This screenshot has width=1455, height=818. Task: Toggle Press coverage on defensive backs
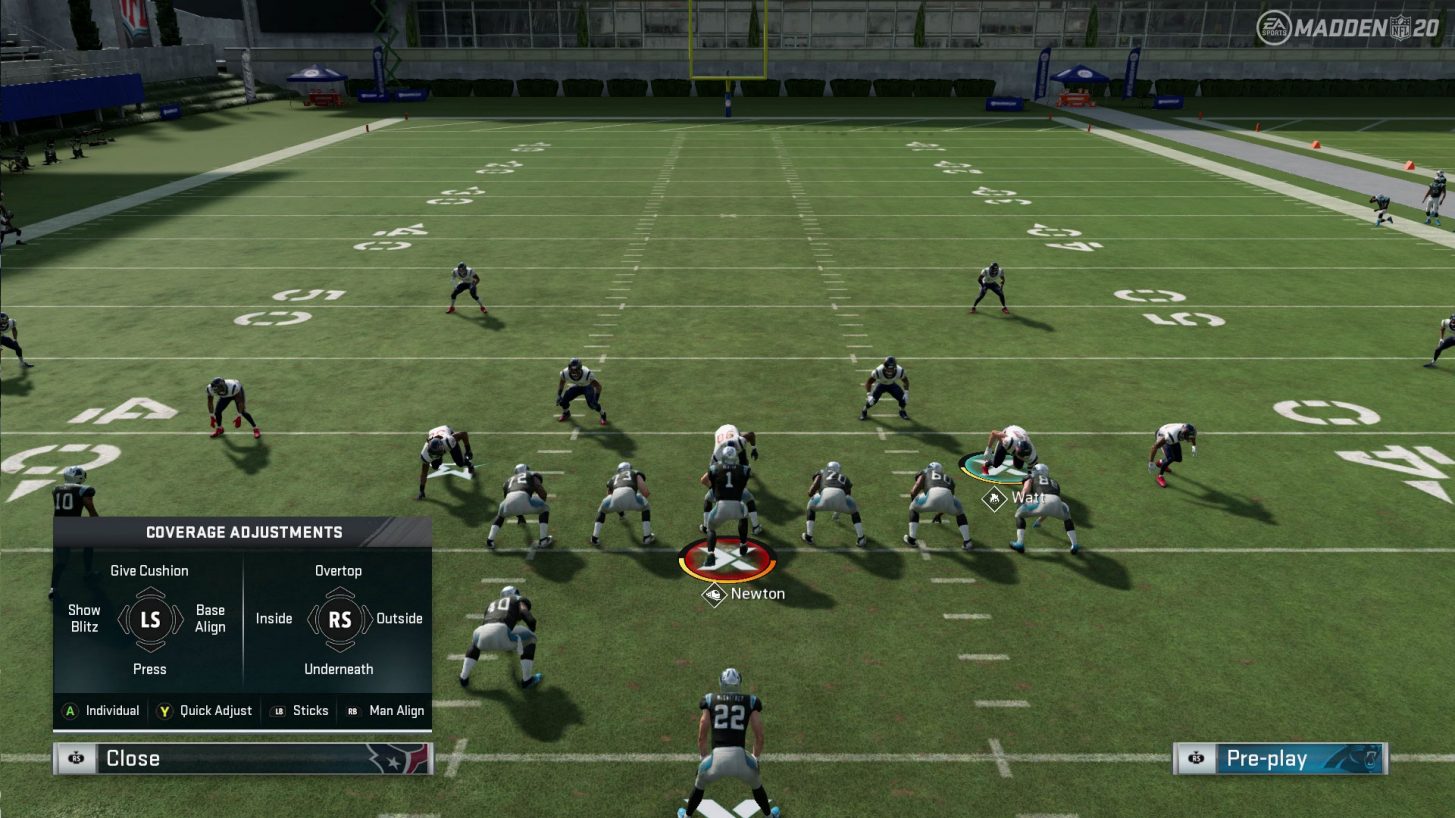coord(150,668)
